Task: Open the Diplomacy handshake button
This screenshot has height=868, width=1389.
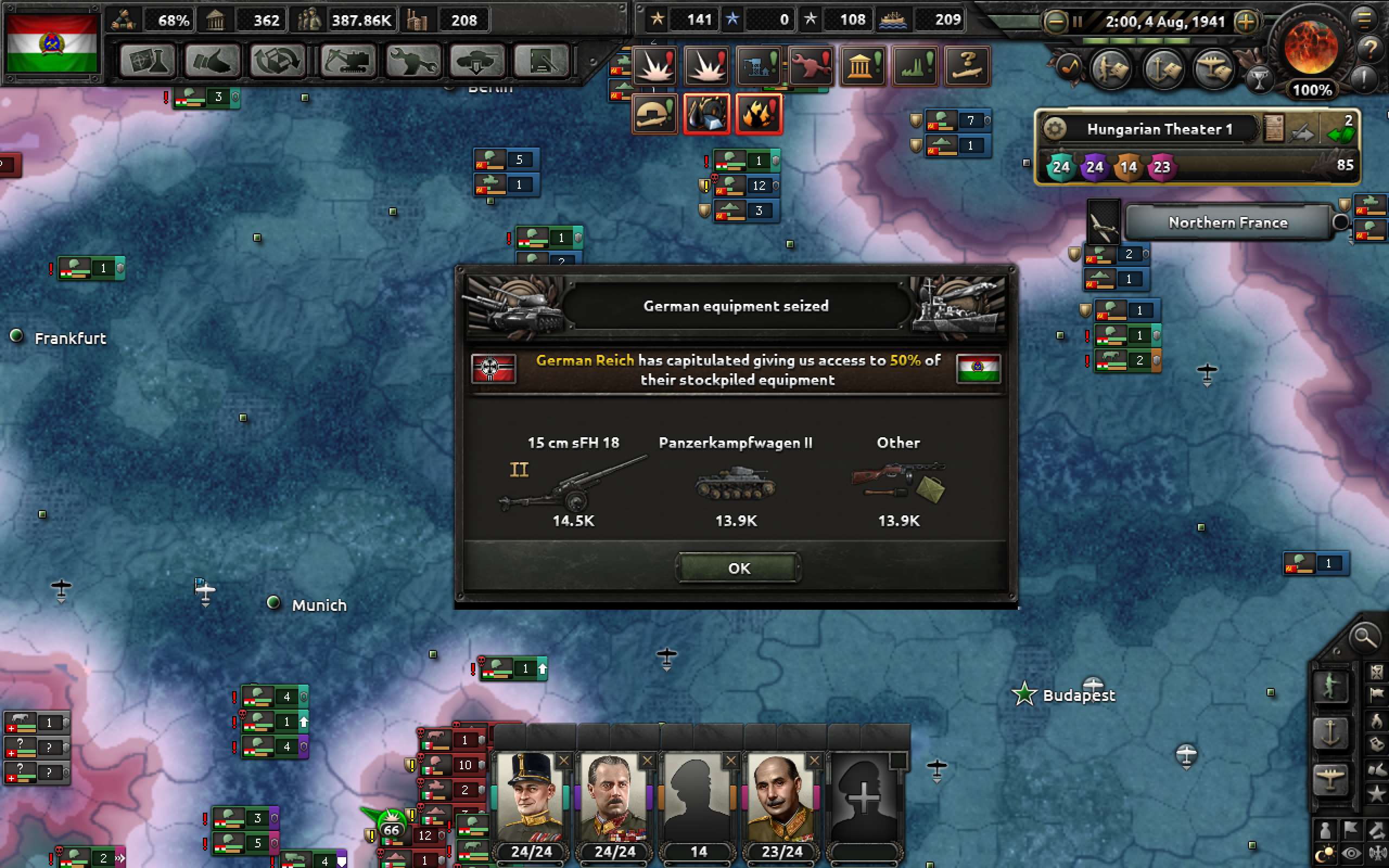Action: point(212,61)
